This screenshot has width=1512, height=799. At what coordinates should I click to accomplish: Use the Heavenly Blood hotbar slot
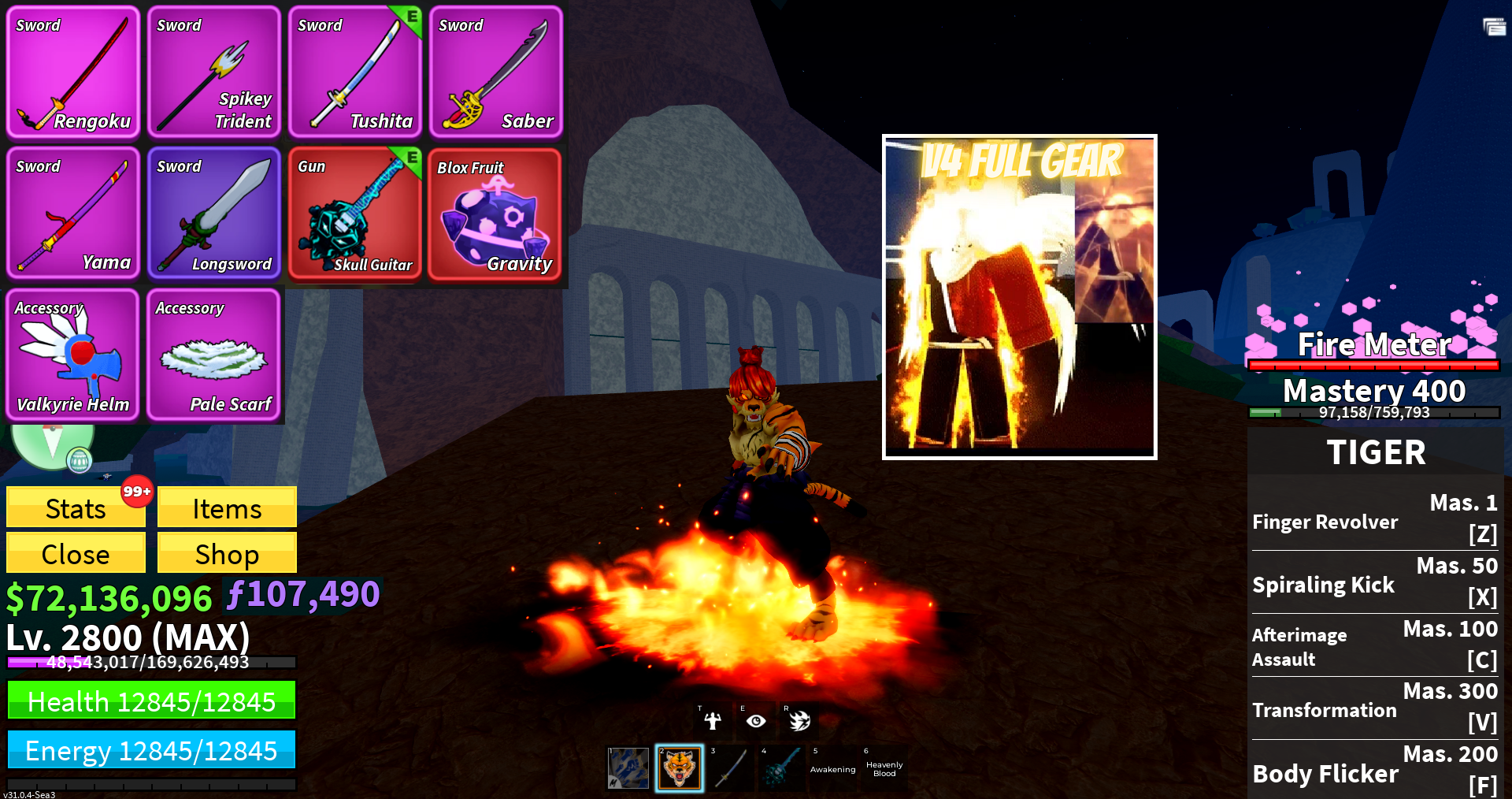click(884, 768)
